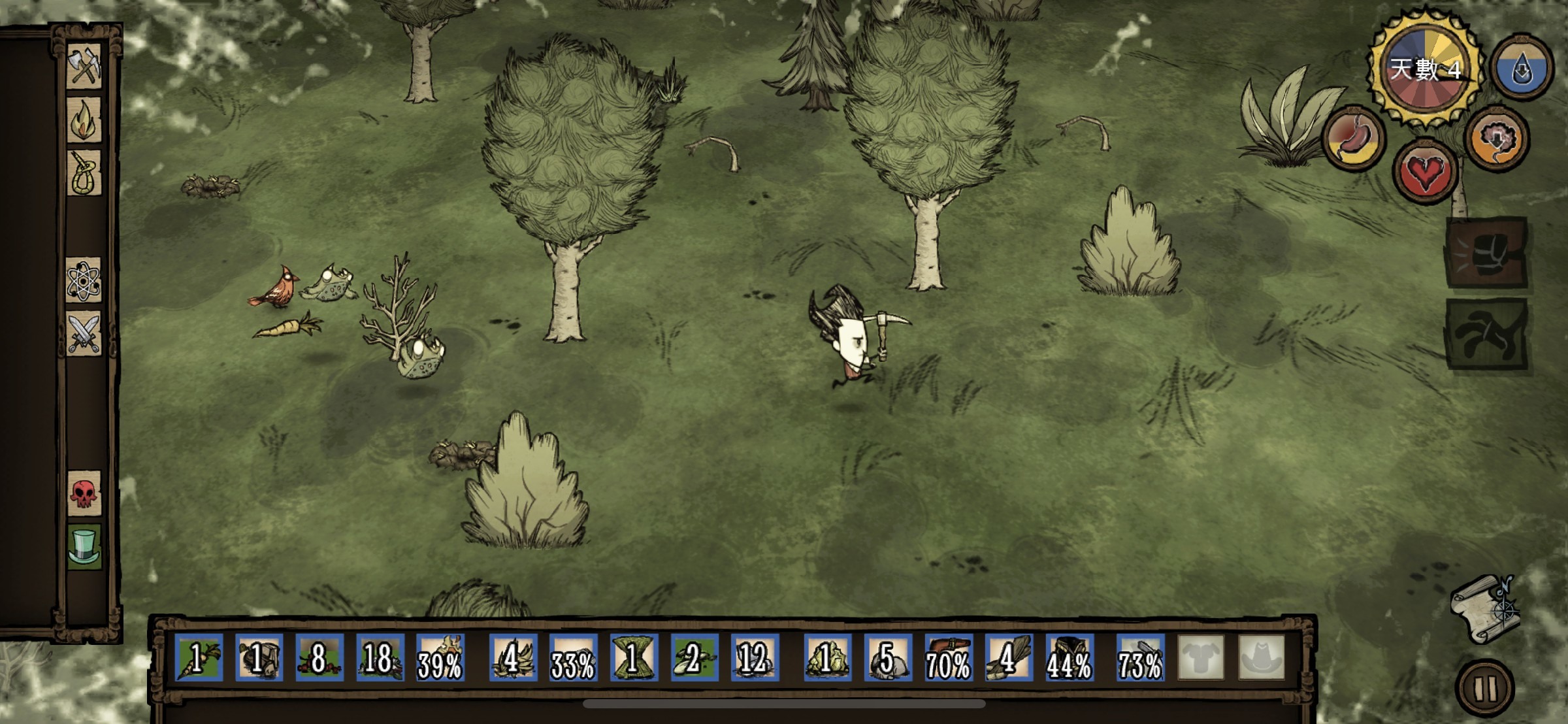Open the crossed swords Fight tab
The width and height of the screenshot is (1568, 724).
[84, 333]
